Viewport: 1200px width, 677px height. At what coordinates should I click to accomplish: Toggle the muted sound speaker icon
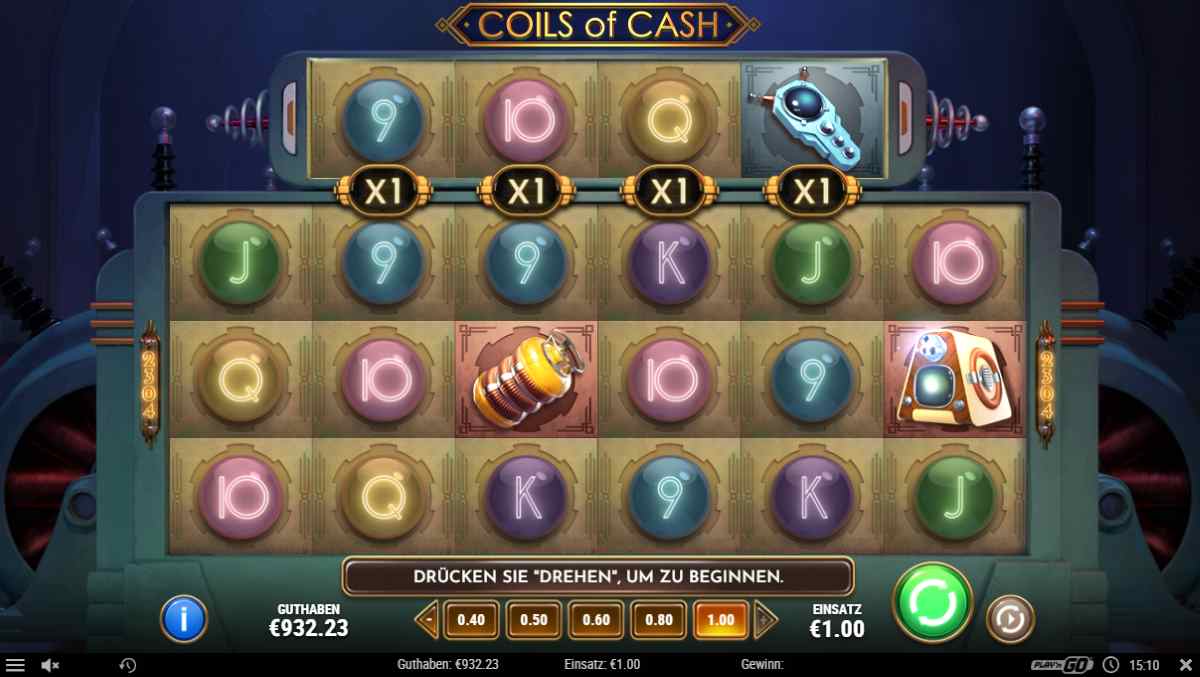pyautogui.click(x=50, y=665)
